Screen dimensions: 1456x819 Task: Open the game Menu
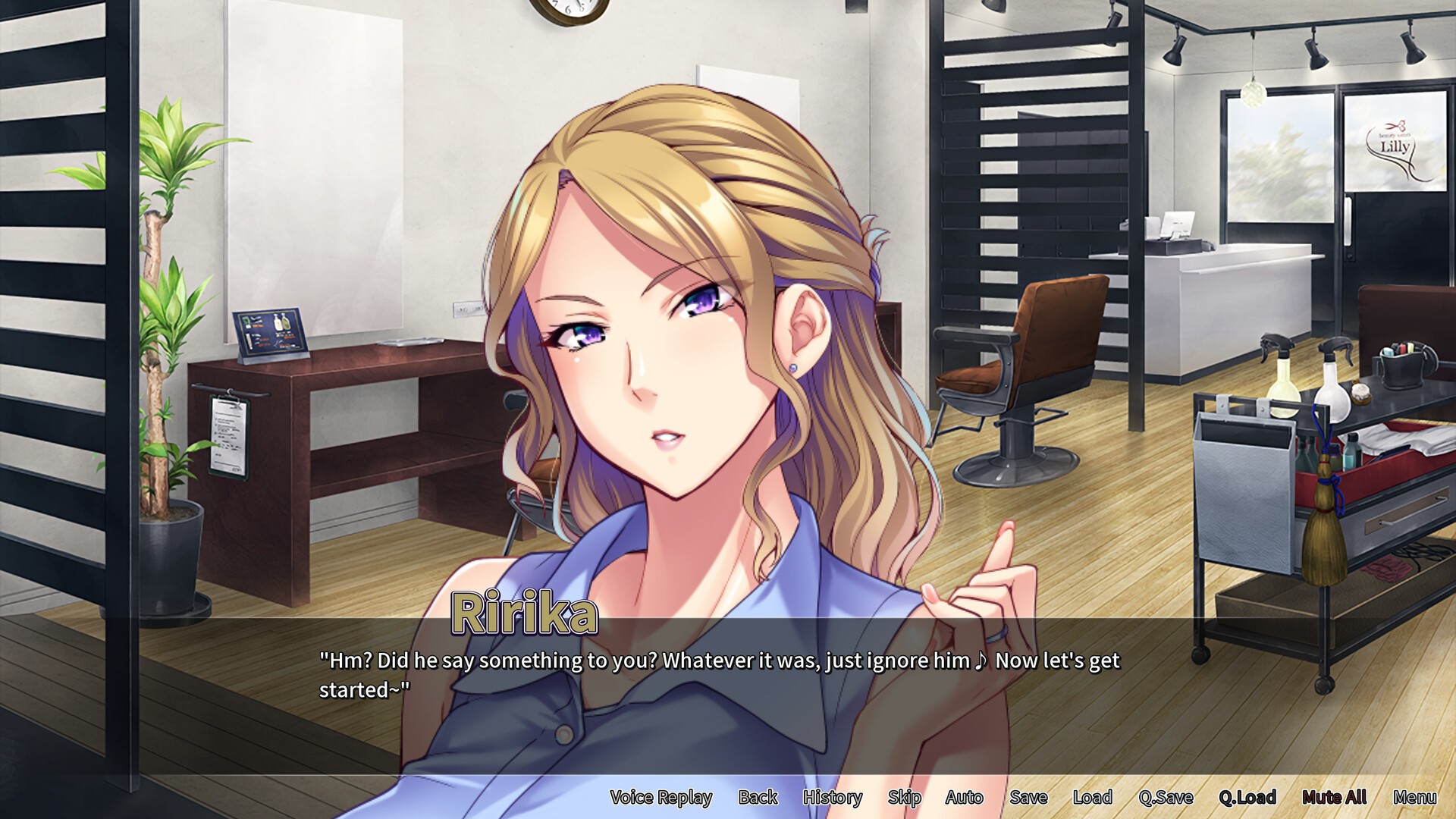coord(1414,797)
